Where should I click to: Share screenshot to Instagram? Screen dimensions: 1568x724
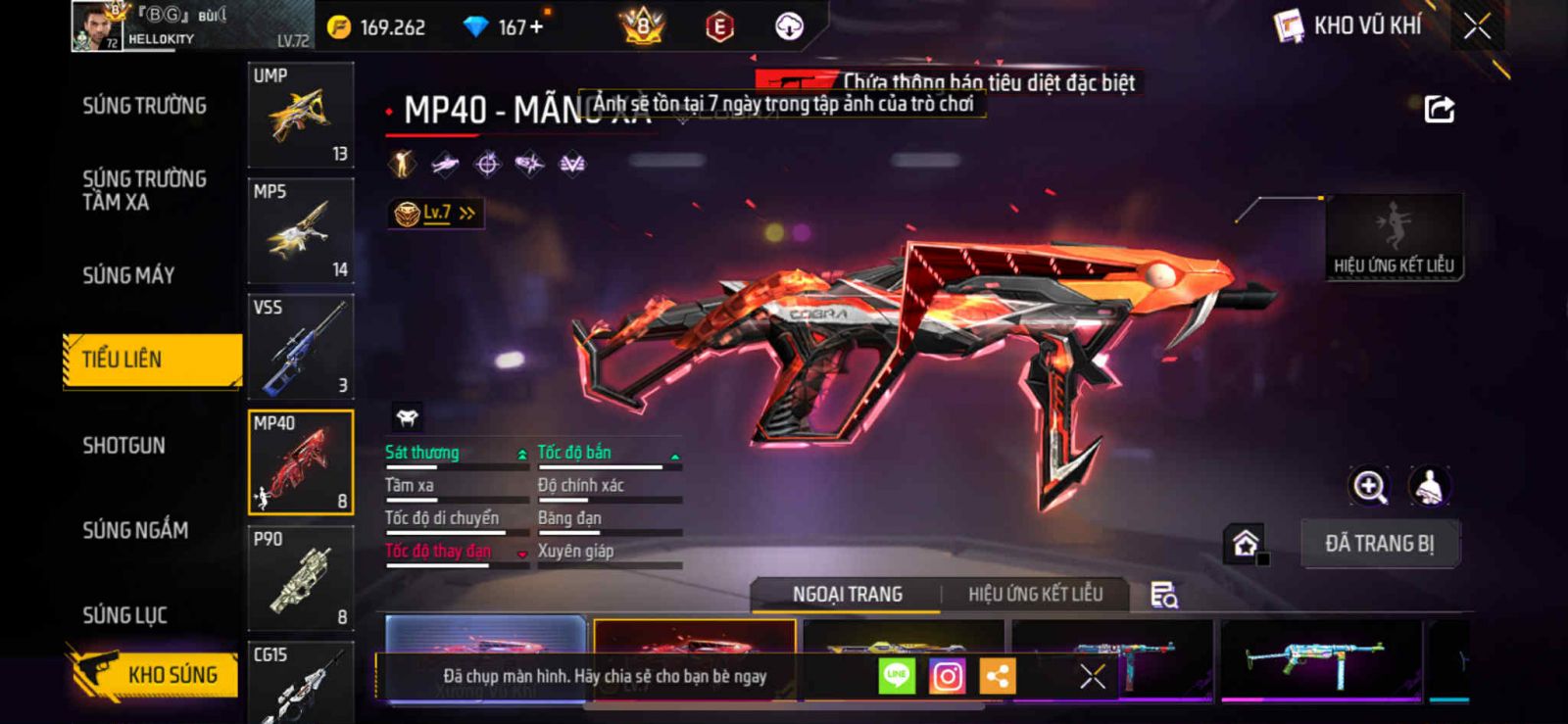[x=947, y=676]
